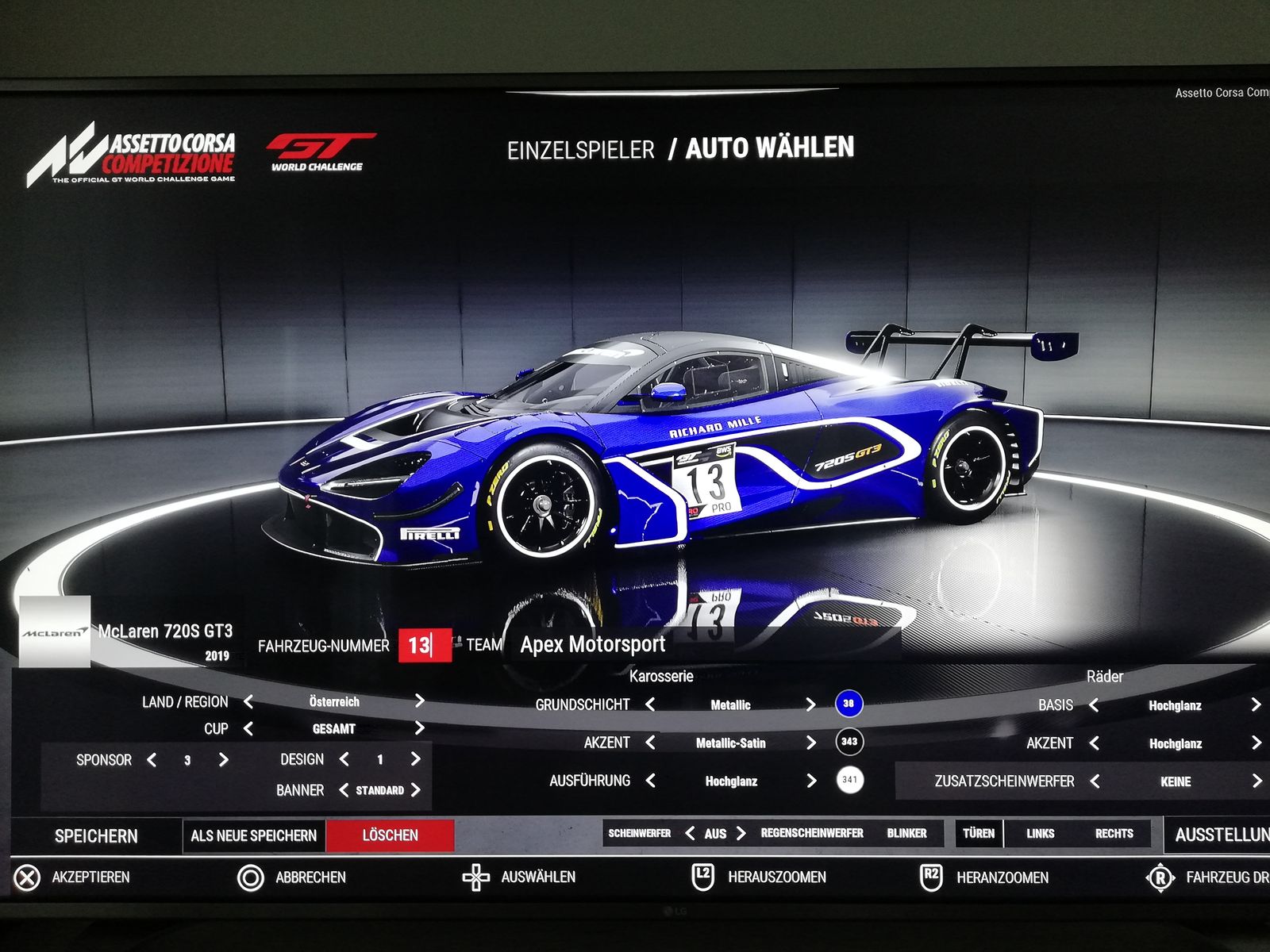
Task: Activate the Blinker indicators
Action: (x=906, y=833)
